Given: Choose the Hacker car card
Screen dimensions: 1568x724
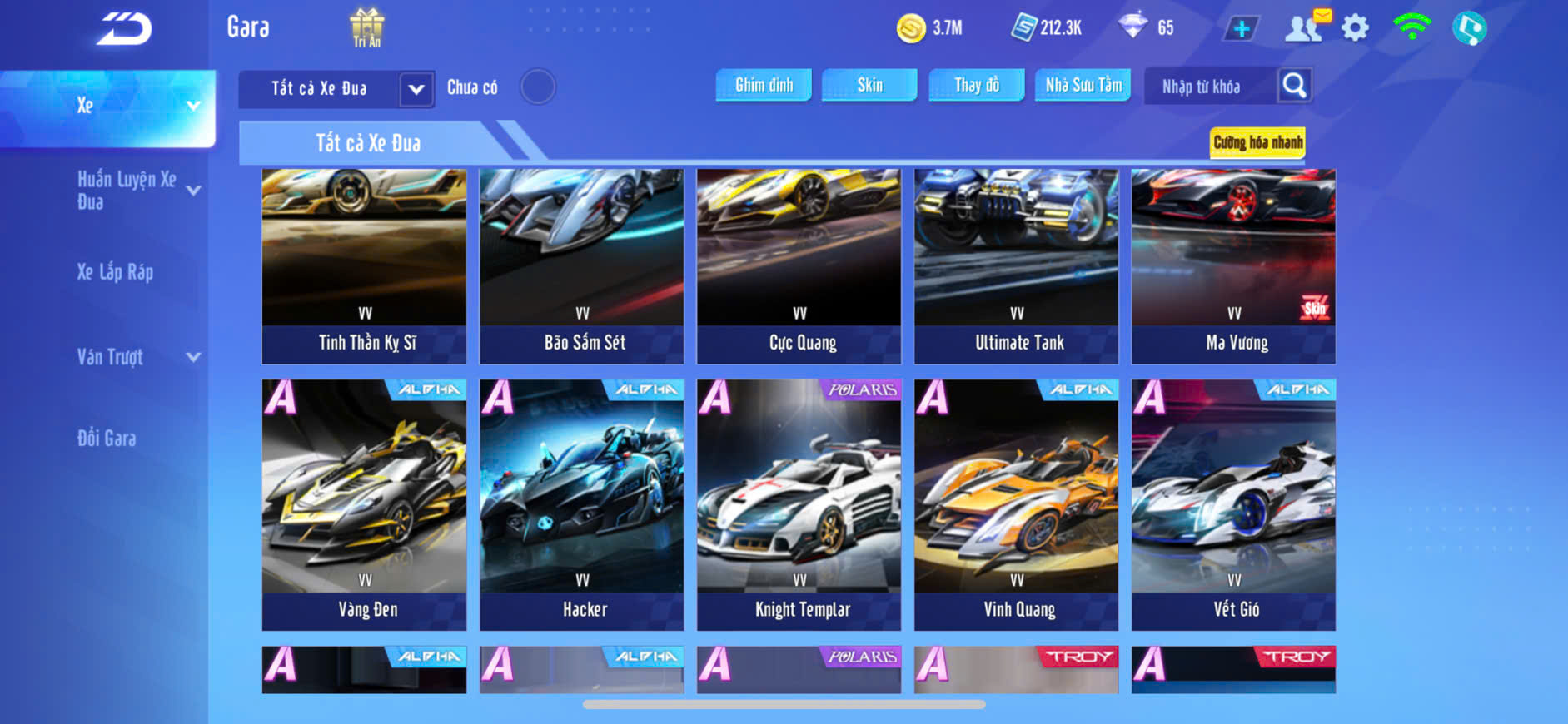Looking at the screenshot, I should tap(582, 504).
